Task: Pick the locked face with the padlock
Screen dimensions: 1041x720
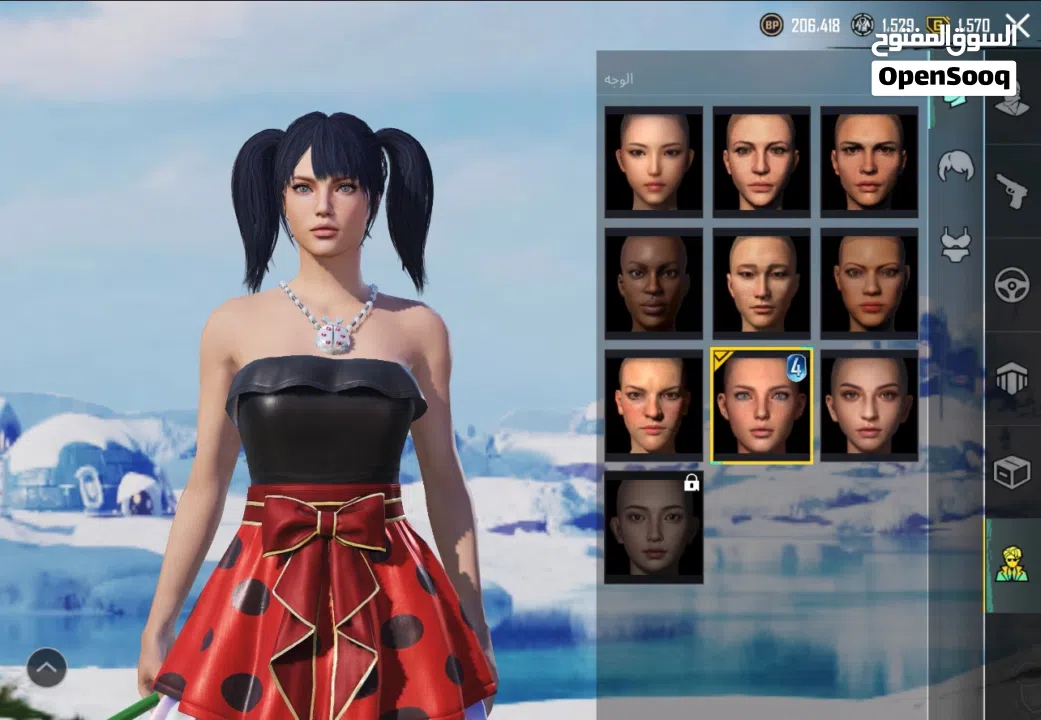Action: tap(654, 528)
